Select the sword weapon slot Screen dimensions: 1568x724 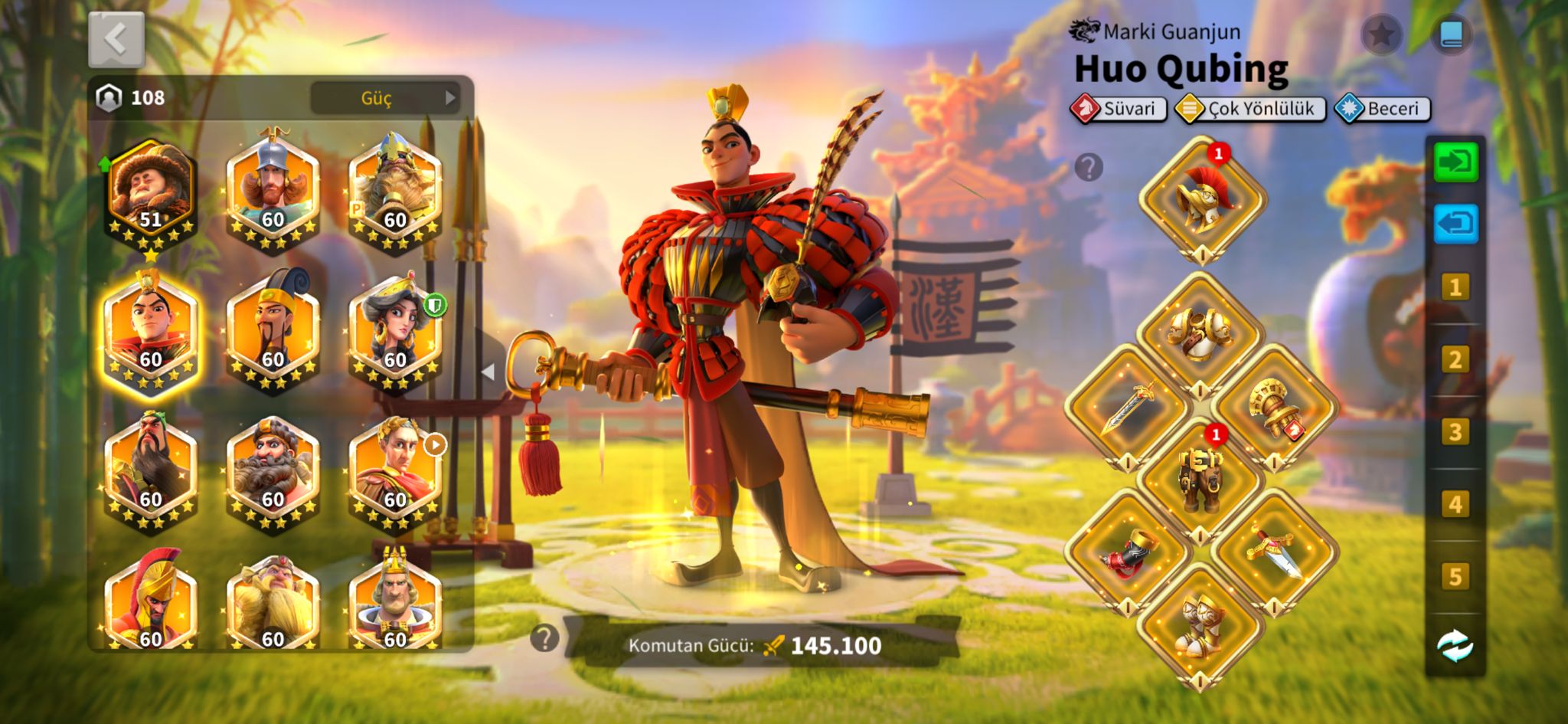(1127, 407)
